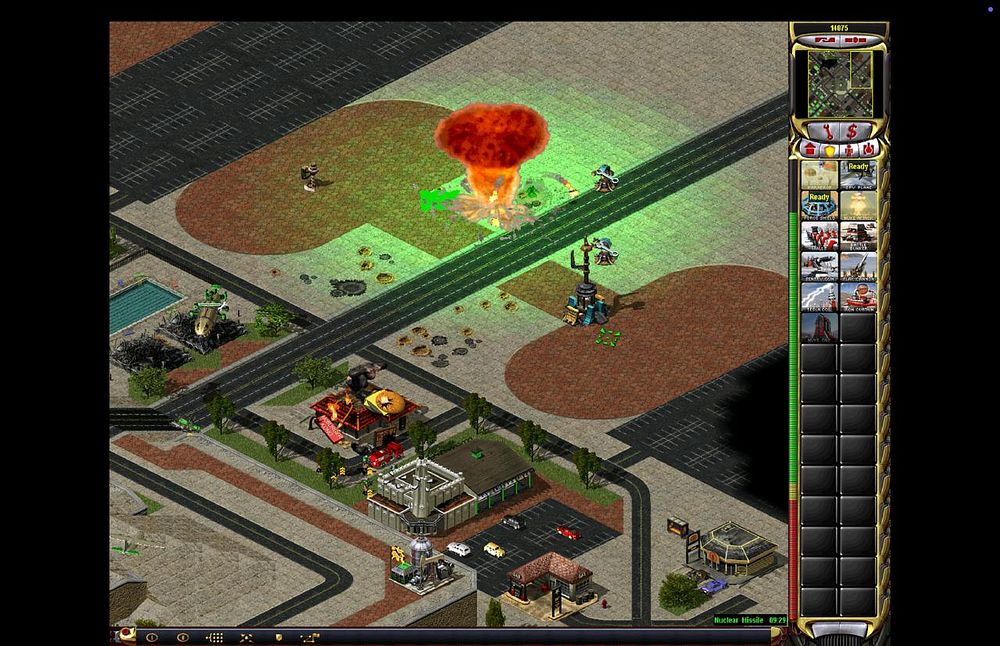This screenshot has height=646, width=1000.
Task: Switch to the structures build tab
Action: tap(811, 149)
